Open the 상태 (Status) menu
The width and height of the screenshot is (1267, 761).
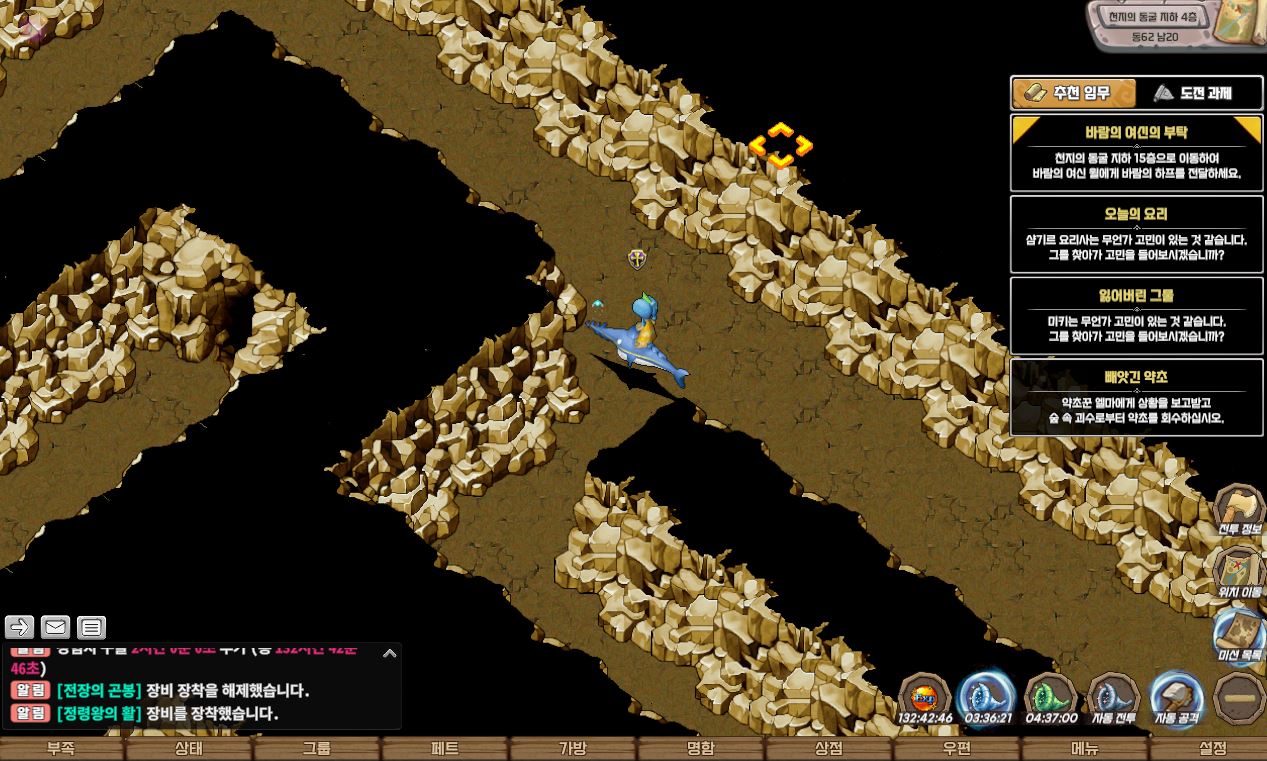tap(189, 749)
